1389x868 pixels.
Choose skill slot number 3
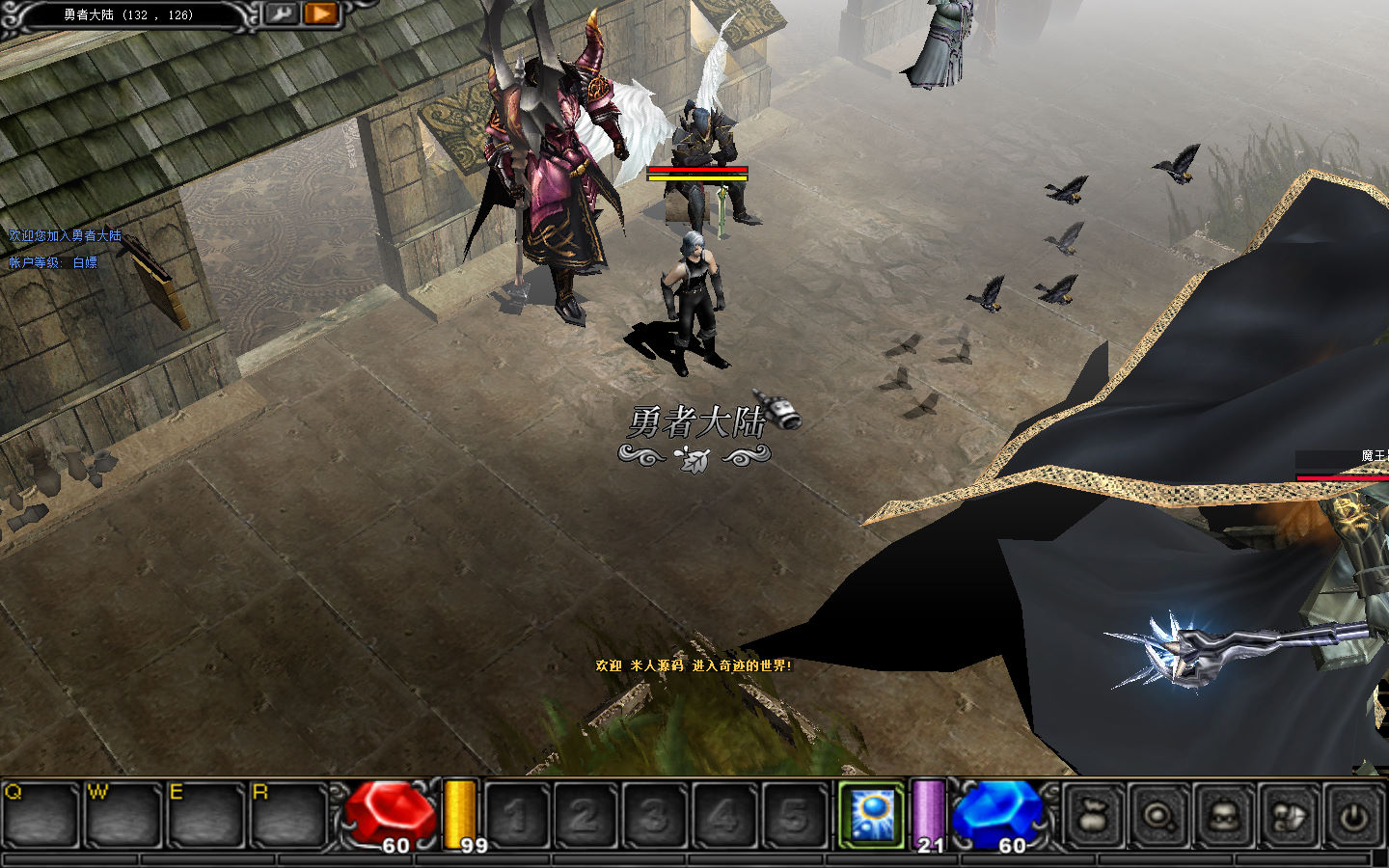click(x=654, y=816)
